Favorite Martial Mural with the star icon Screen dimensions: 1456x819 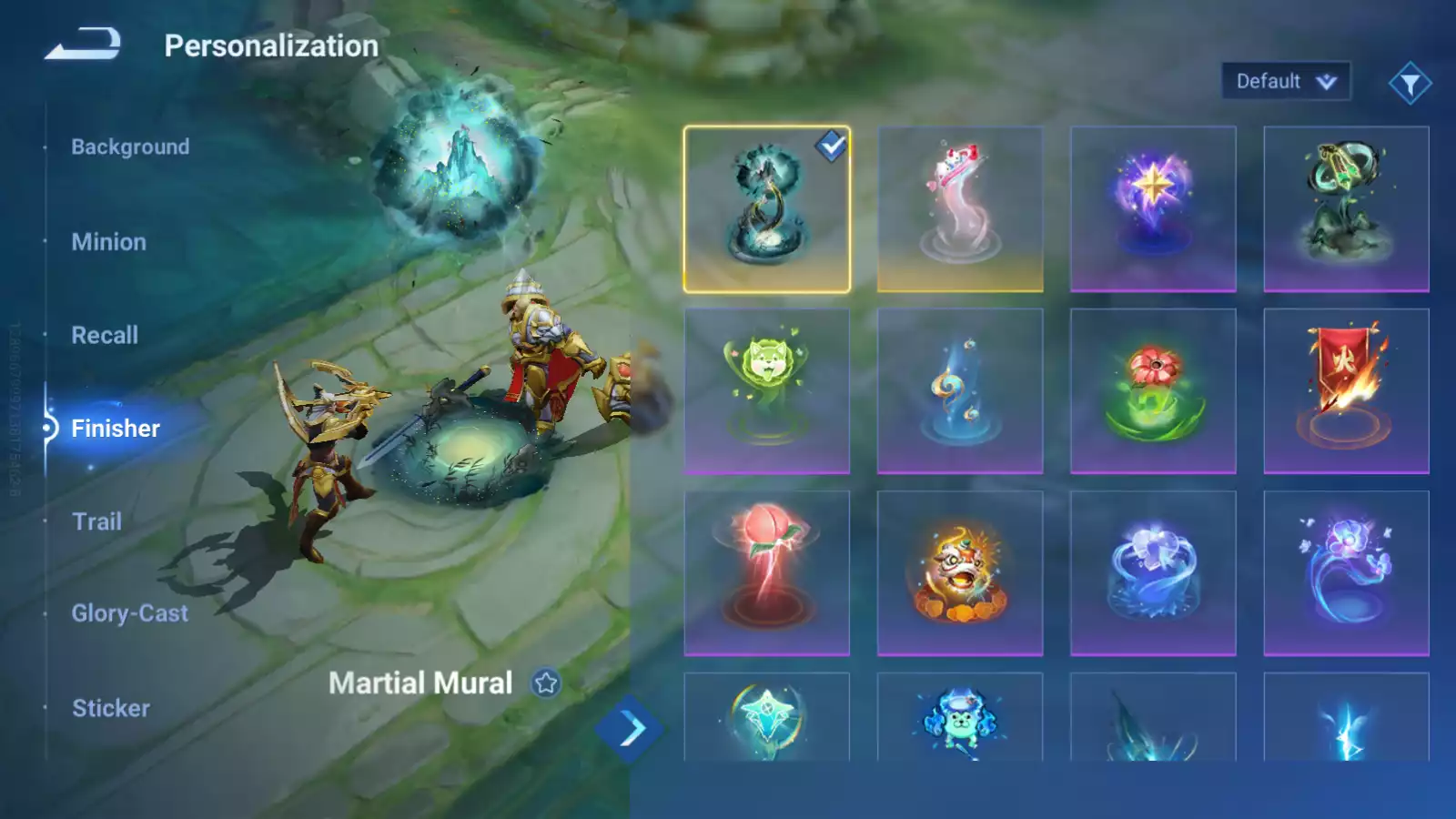click(546, 682)
